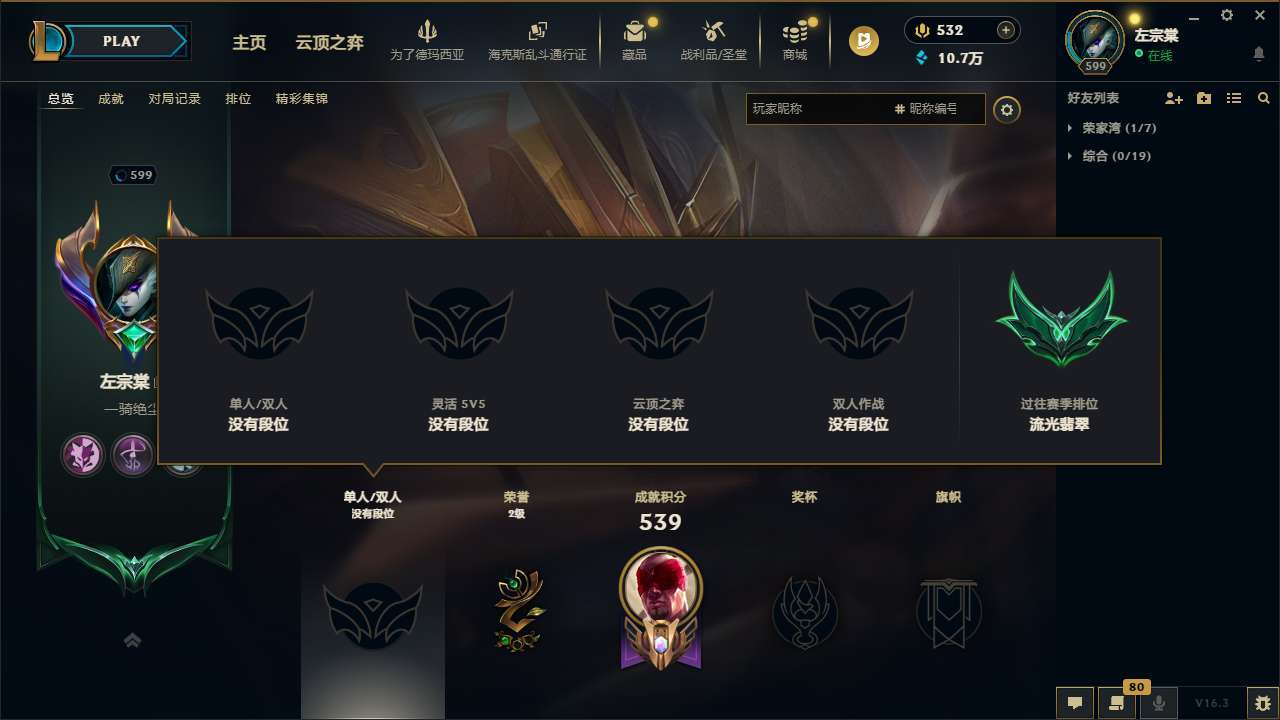Viewport: 1280px width, 720px height.
Task: Click the add friend icon
Action: pyautogui.click(x=1173, y=98)
